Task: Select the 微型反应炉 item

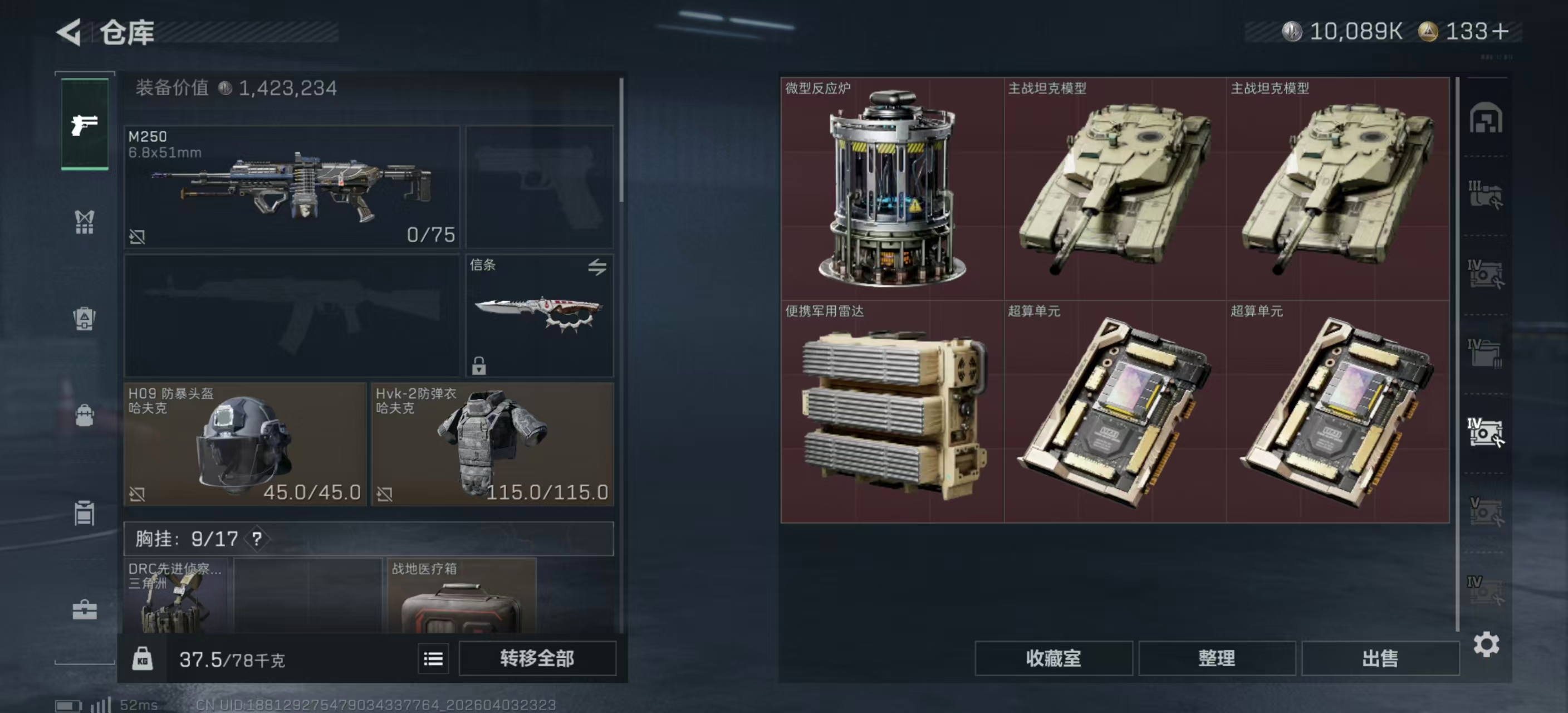Action: click(x=891, y=188)
